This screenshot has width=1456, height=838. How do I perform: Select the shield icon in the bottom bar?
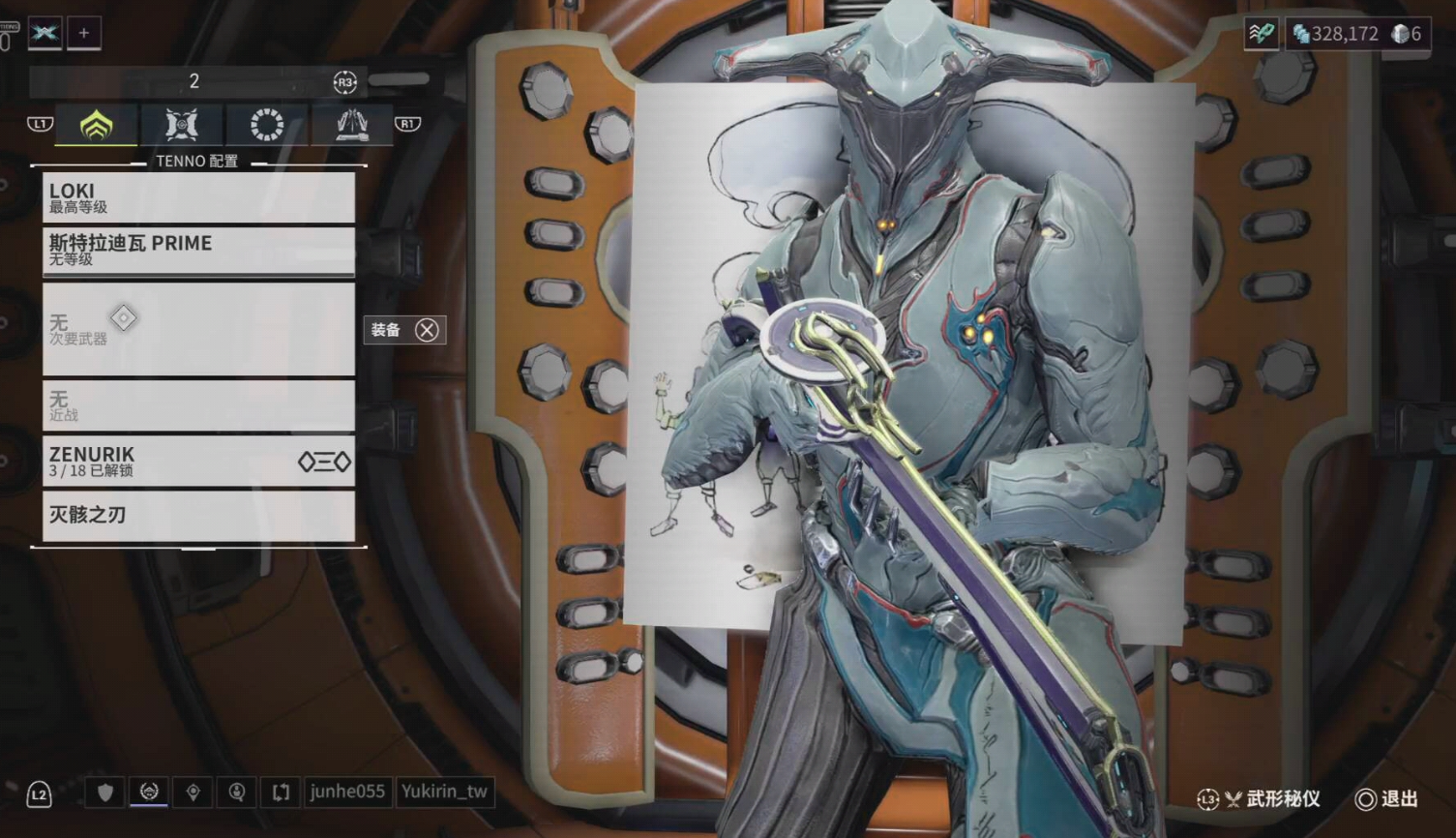click(105, 793)
